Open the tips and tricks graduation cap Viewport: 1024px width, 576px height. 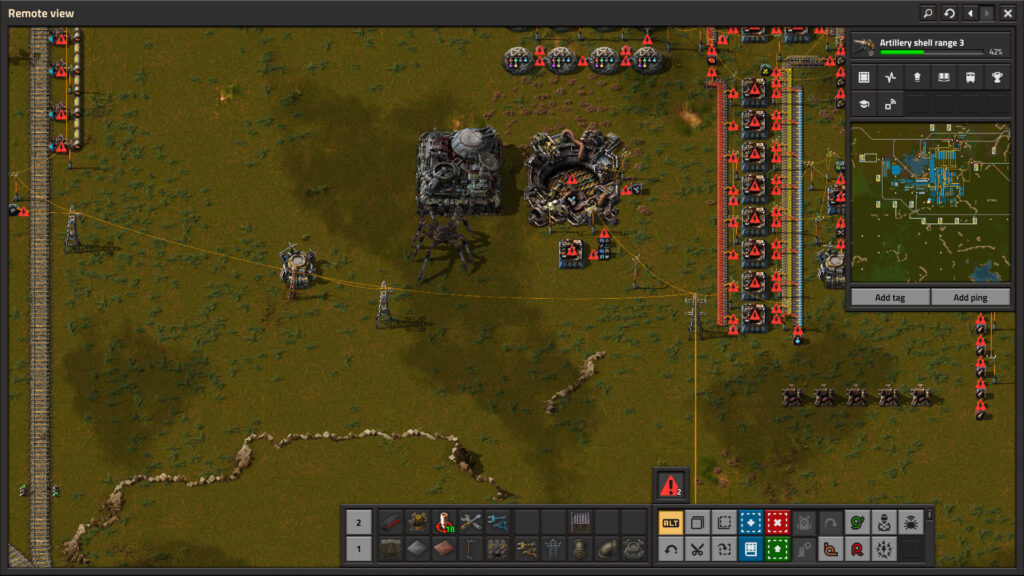click(x=864, y=103)
